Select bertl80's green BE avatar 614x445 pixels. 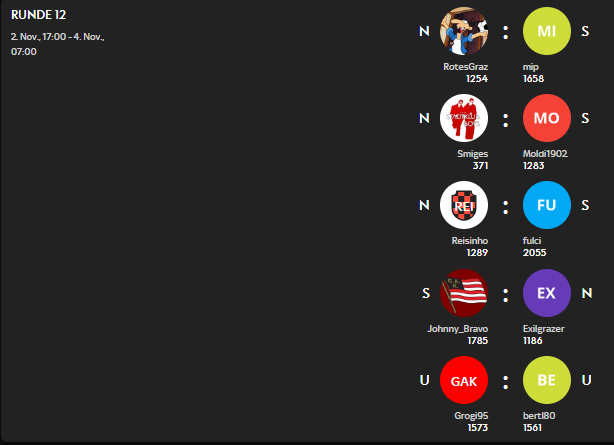pos(547,380)
